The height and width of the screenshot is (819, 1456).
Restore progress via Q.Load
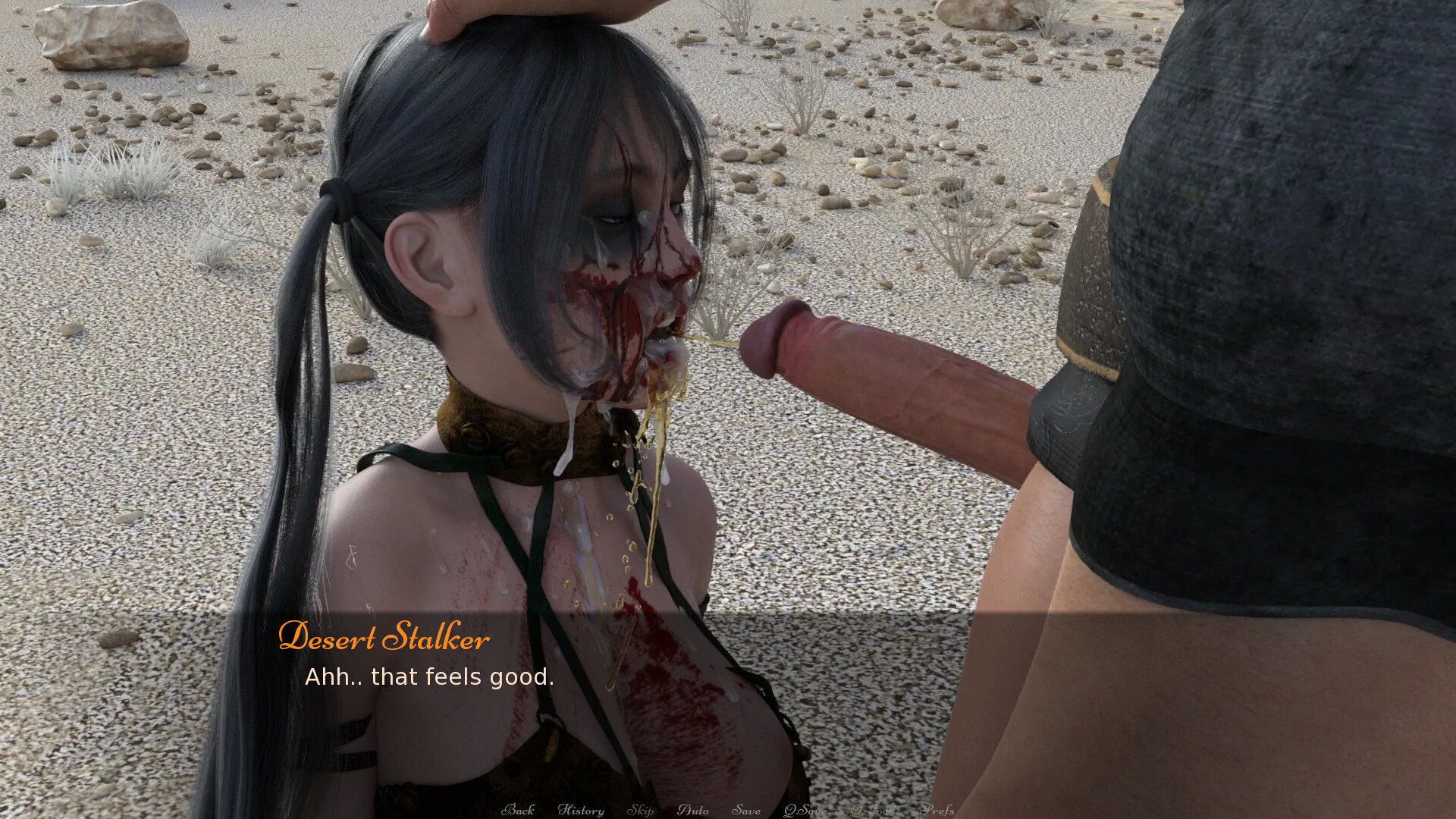click(873, 809)
